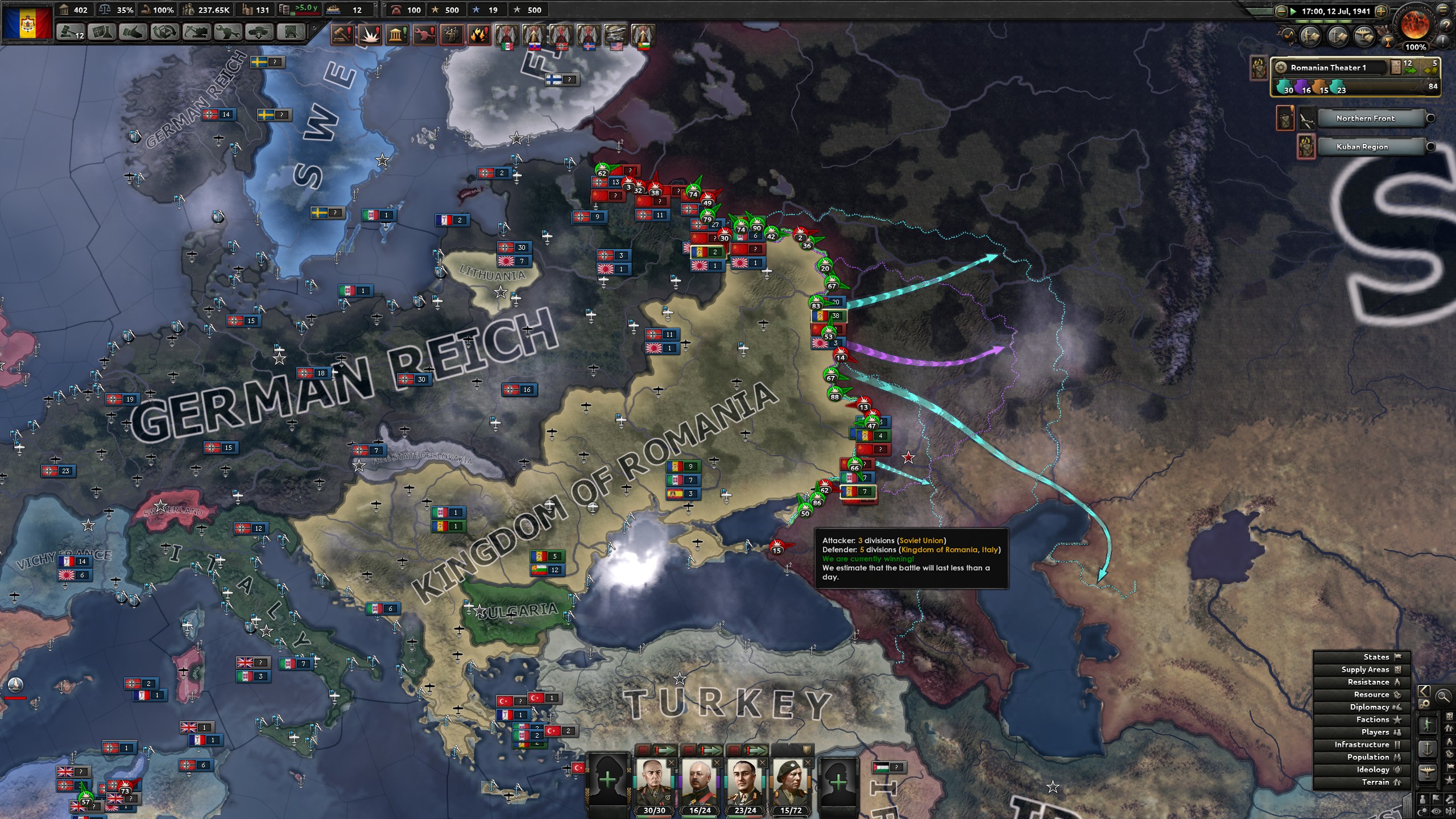
Task: Open the Research laboratory icon
Action: tap(101, 33)
